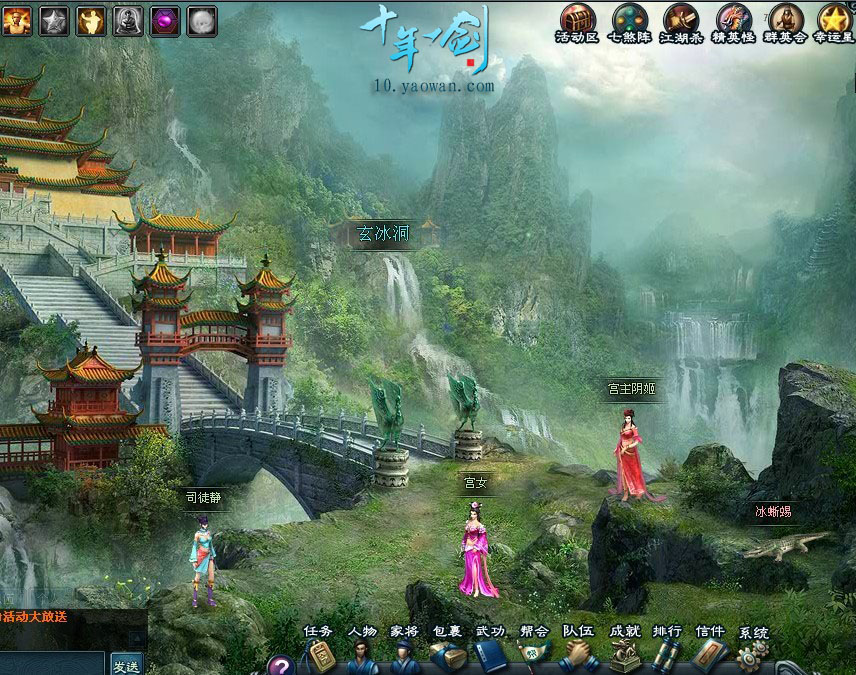Image resolution: width=856 pixels, height=675 pixels.
Task: Open the 包裹 inventory bag
Action: click(448, 656)
